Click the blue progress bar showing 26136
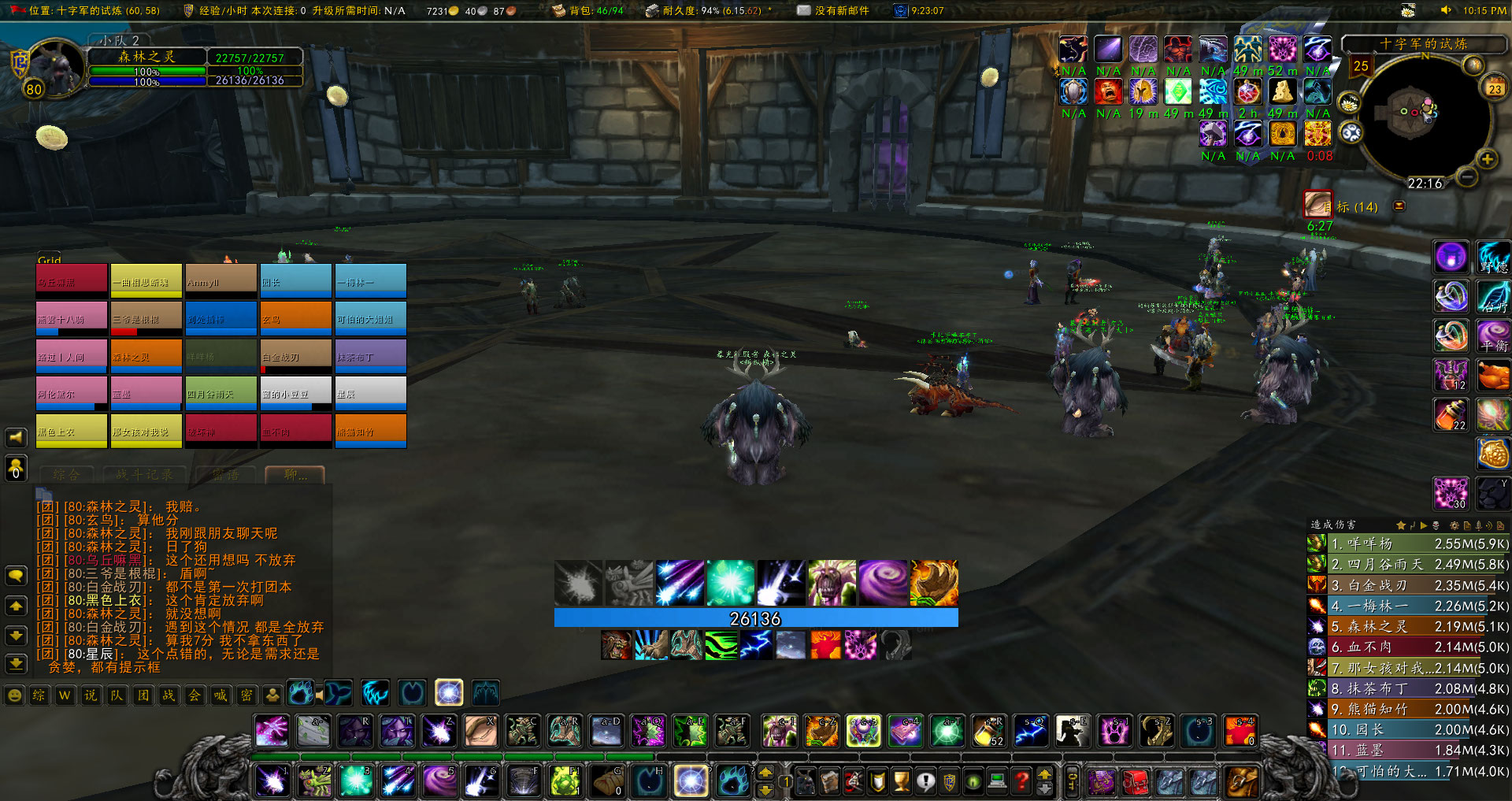 point(756,619)
